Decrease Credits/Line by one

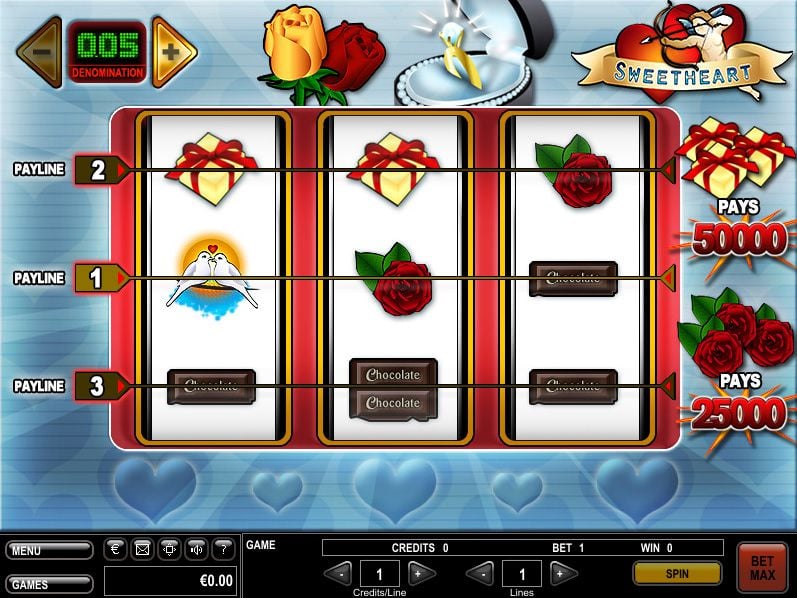(x=342, y=573)
